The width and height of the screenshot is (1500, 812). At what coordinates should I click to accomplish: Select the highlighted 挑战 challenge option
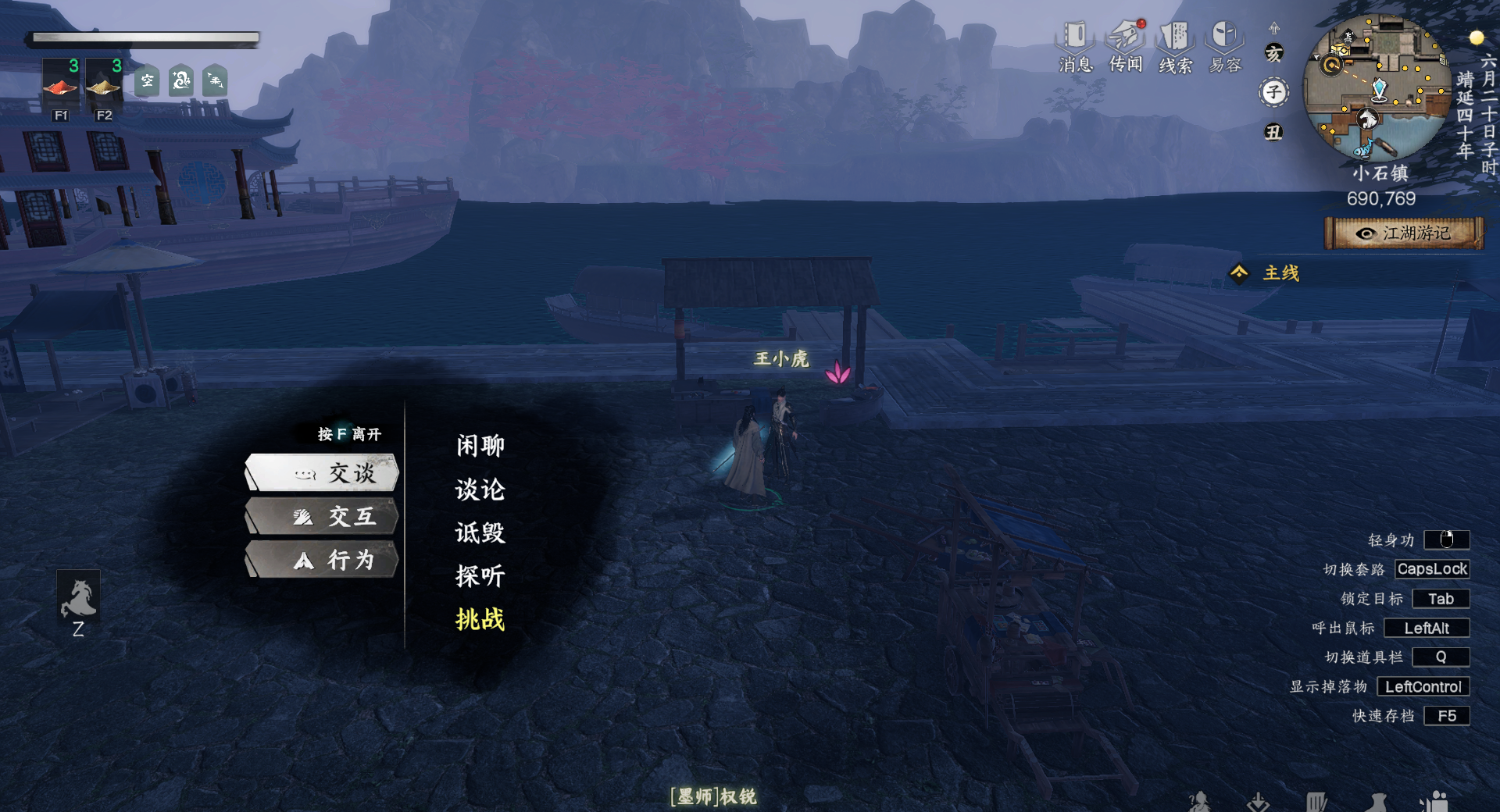(x=480, y=619)
